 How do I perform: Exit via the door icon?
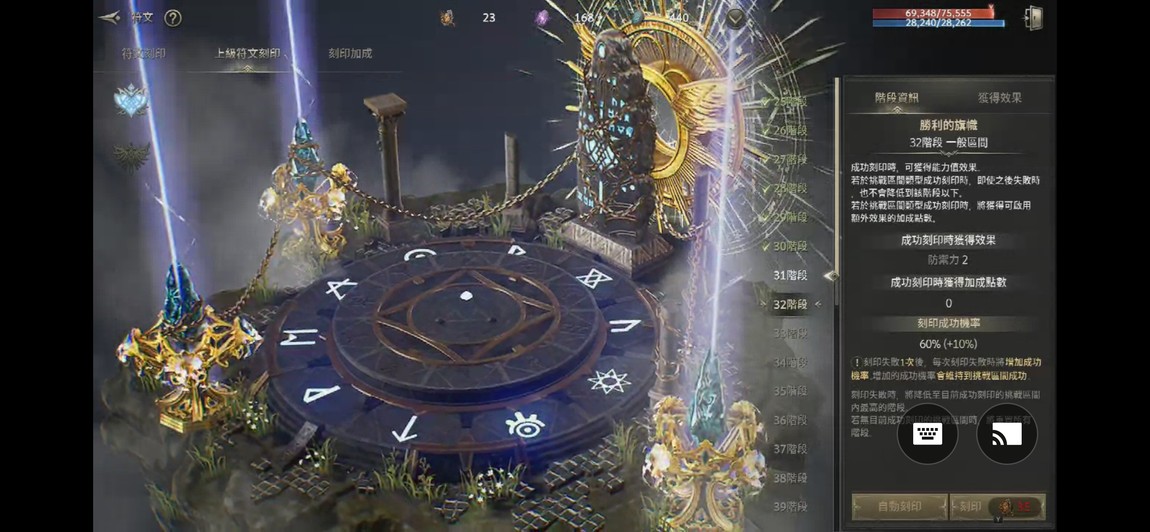[x=1033, y=18]
